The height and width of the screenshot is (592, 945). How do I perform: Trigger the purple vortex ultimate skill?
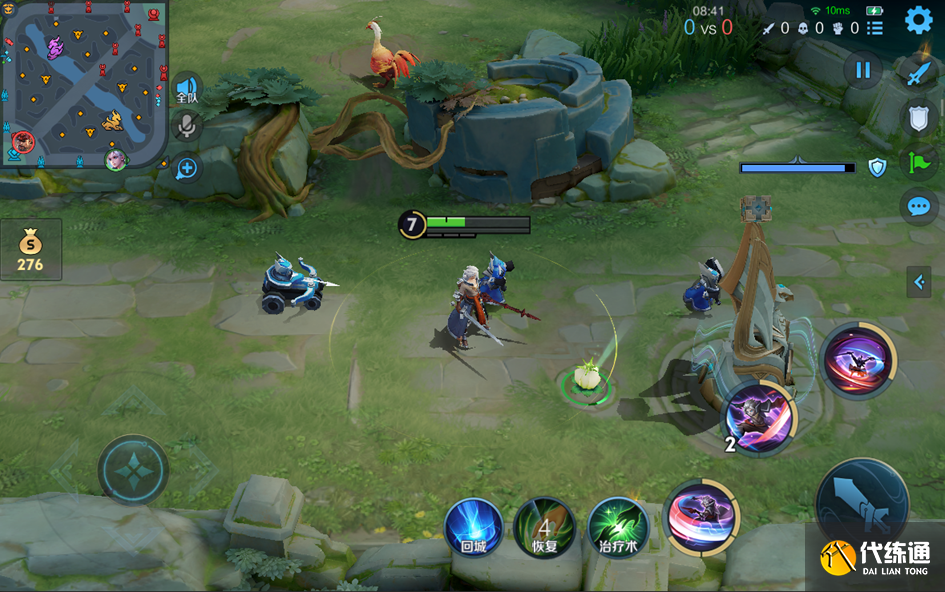(x=858, y=361)
